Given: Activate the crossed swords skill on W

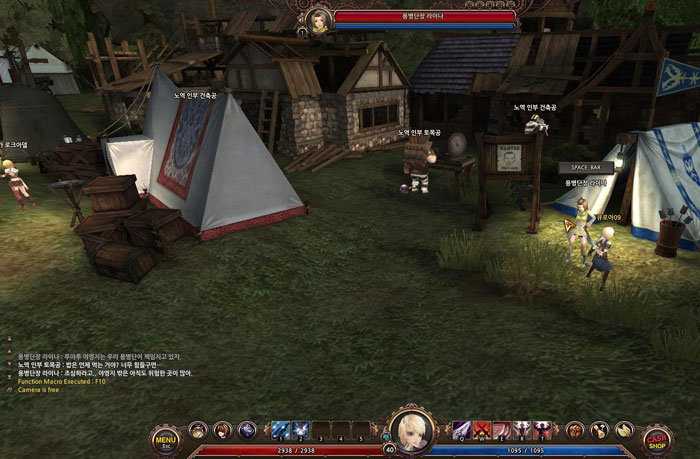Looking at the screenshot, I should click(x=481, y=430).
